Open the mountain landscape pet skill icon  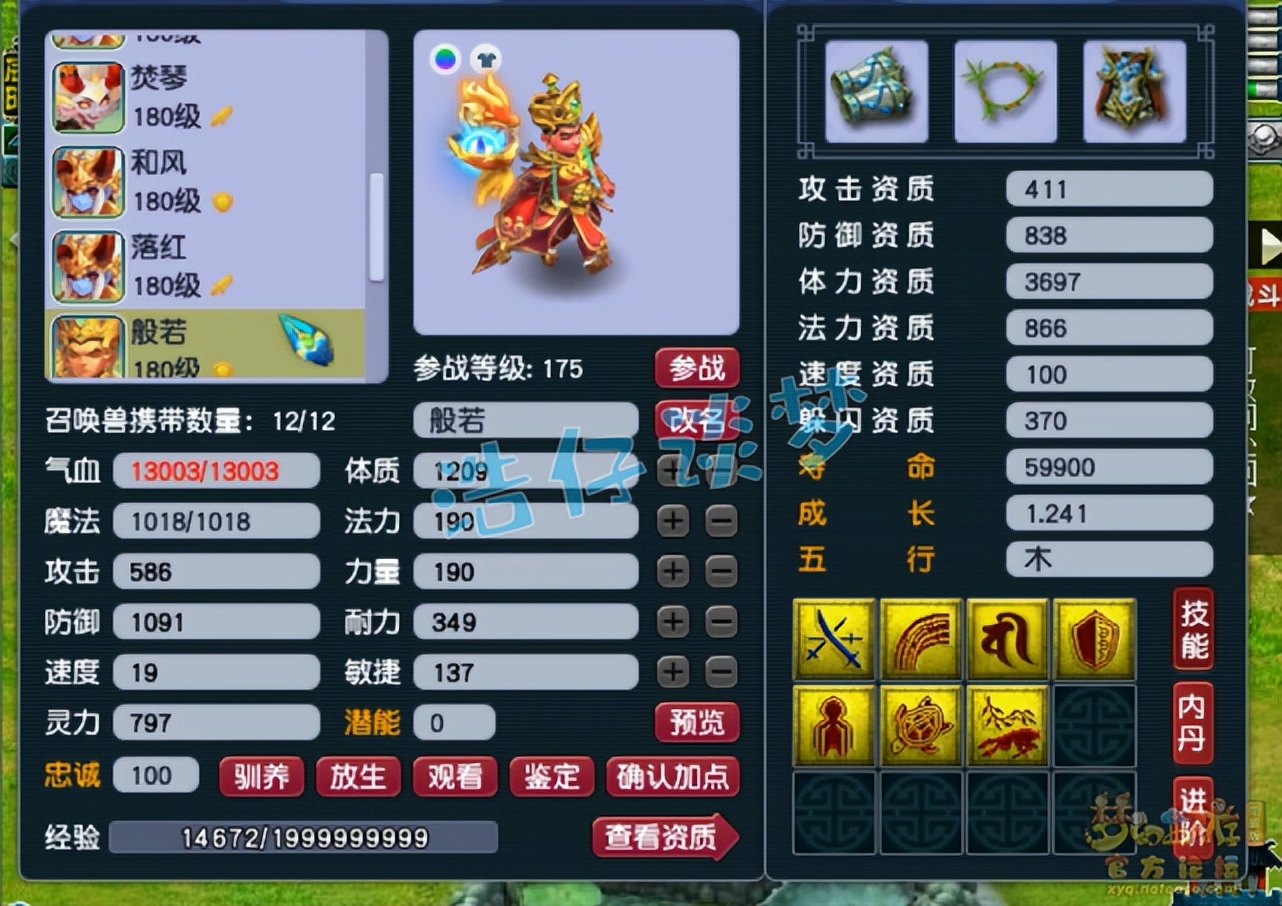coord(1008,723)
